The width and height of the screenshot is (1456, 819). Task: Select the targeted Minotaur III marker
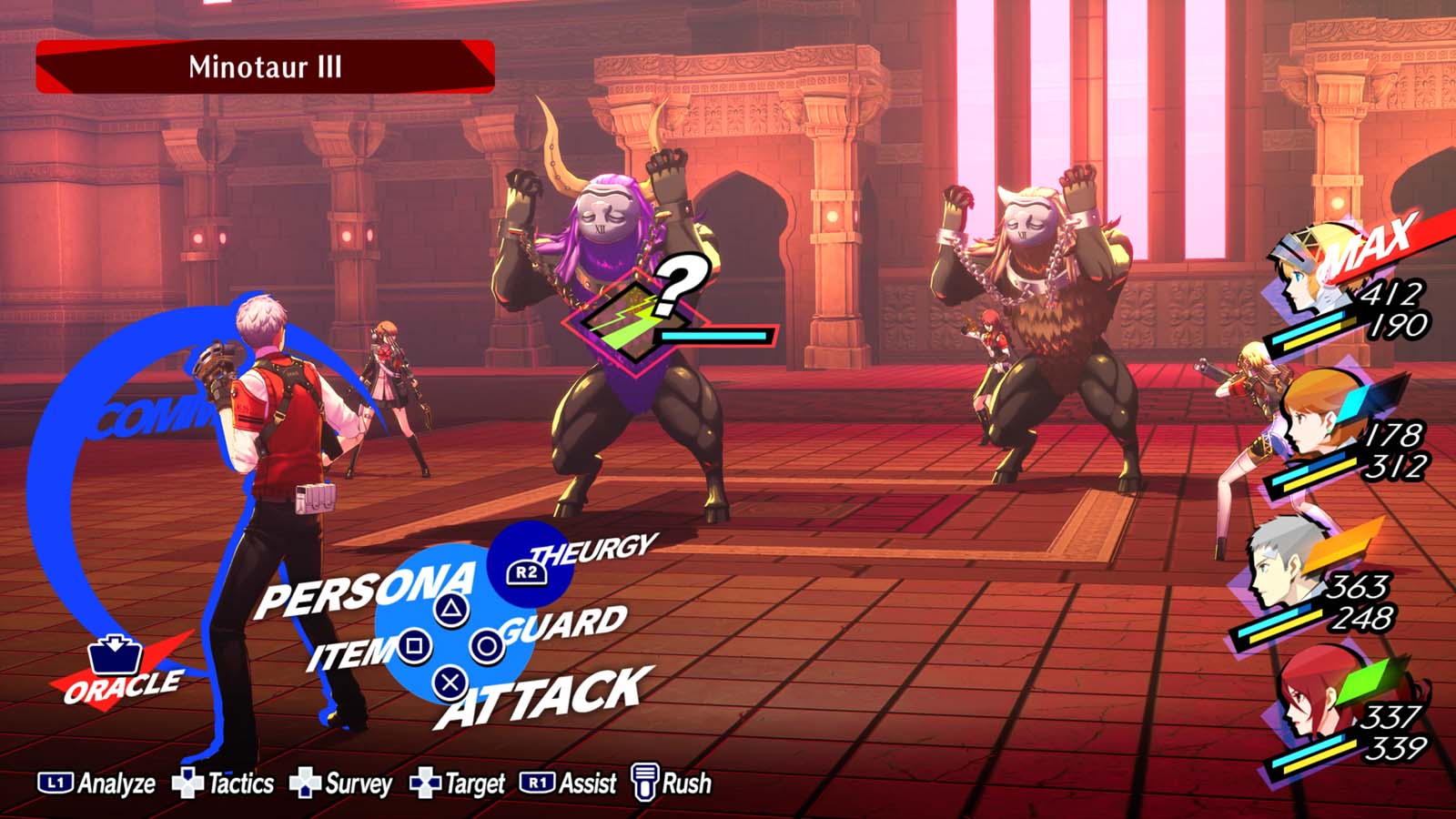637,318
